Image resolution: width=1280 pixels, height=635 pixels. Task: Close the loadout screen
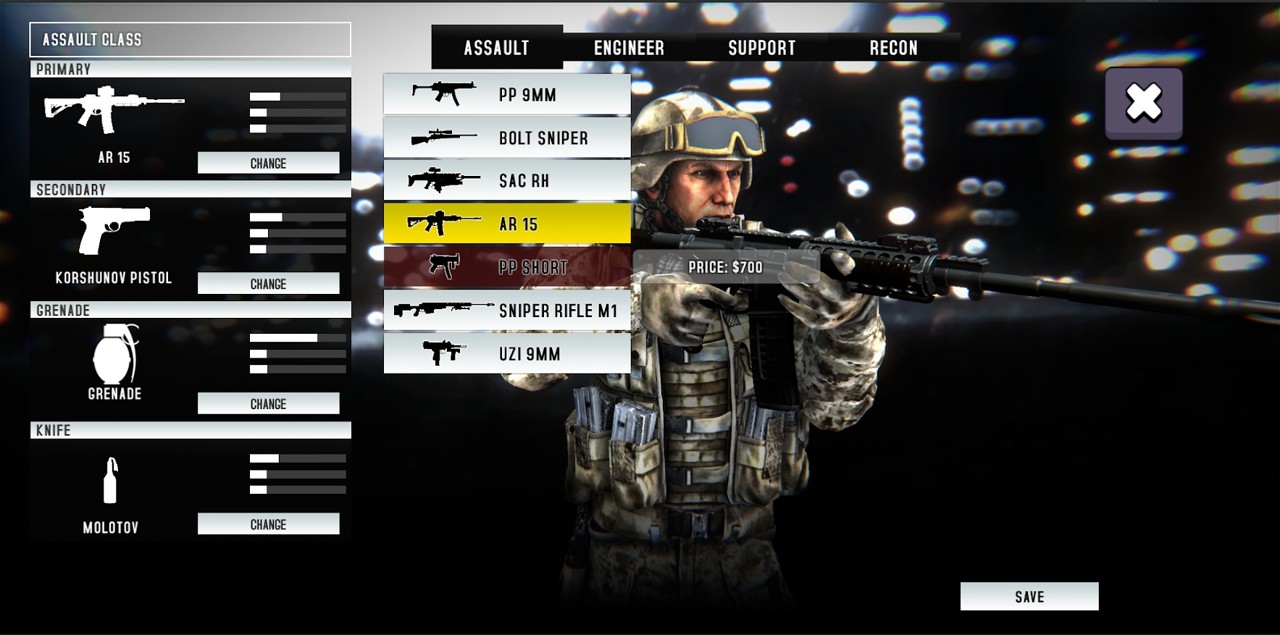click(x=1144, y=103)
